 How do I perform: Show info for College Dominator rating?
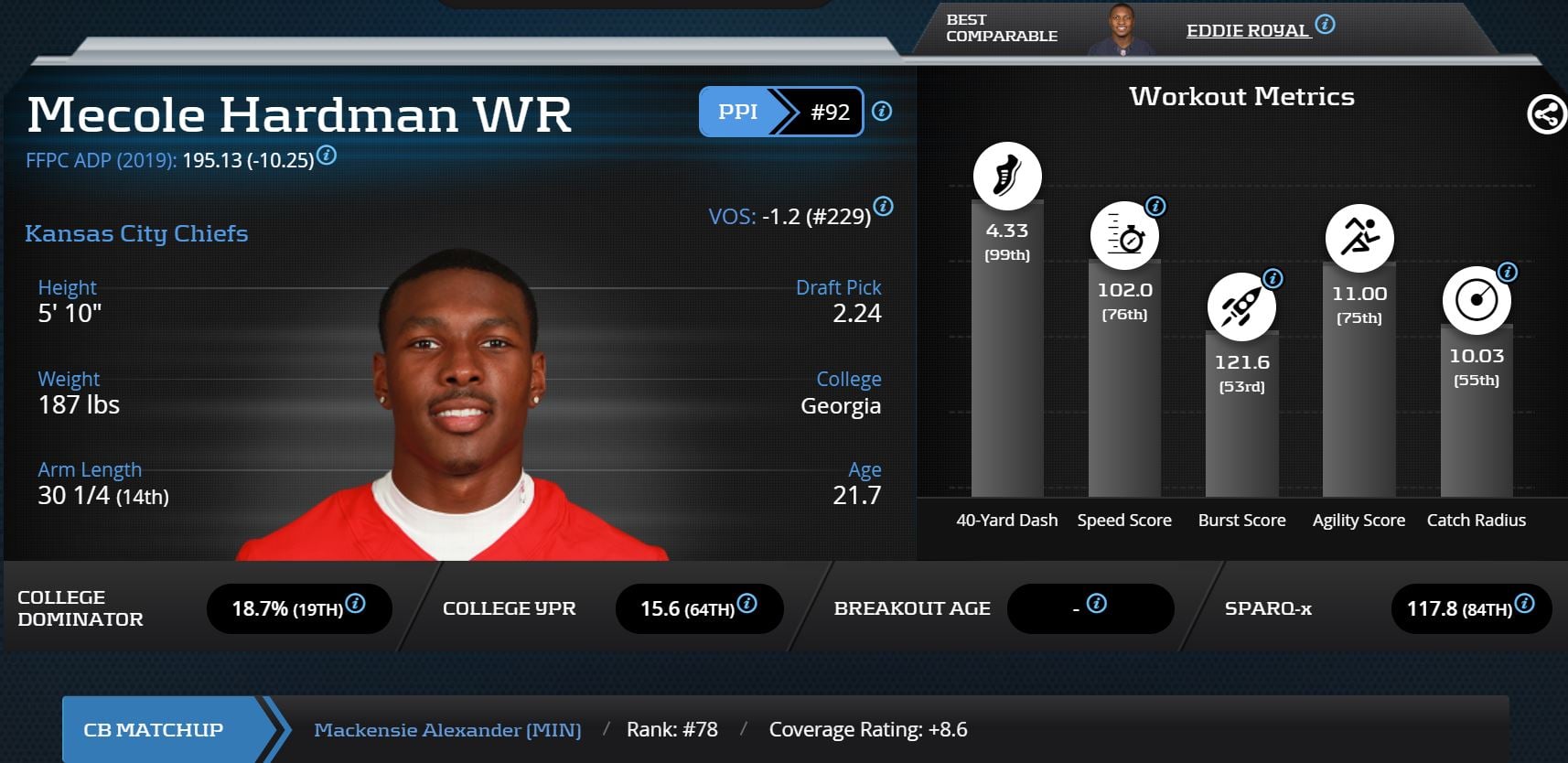pos(356,604)
